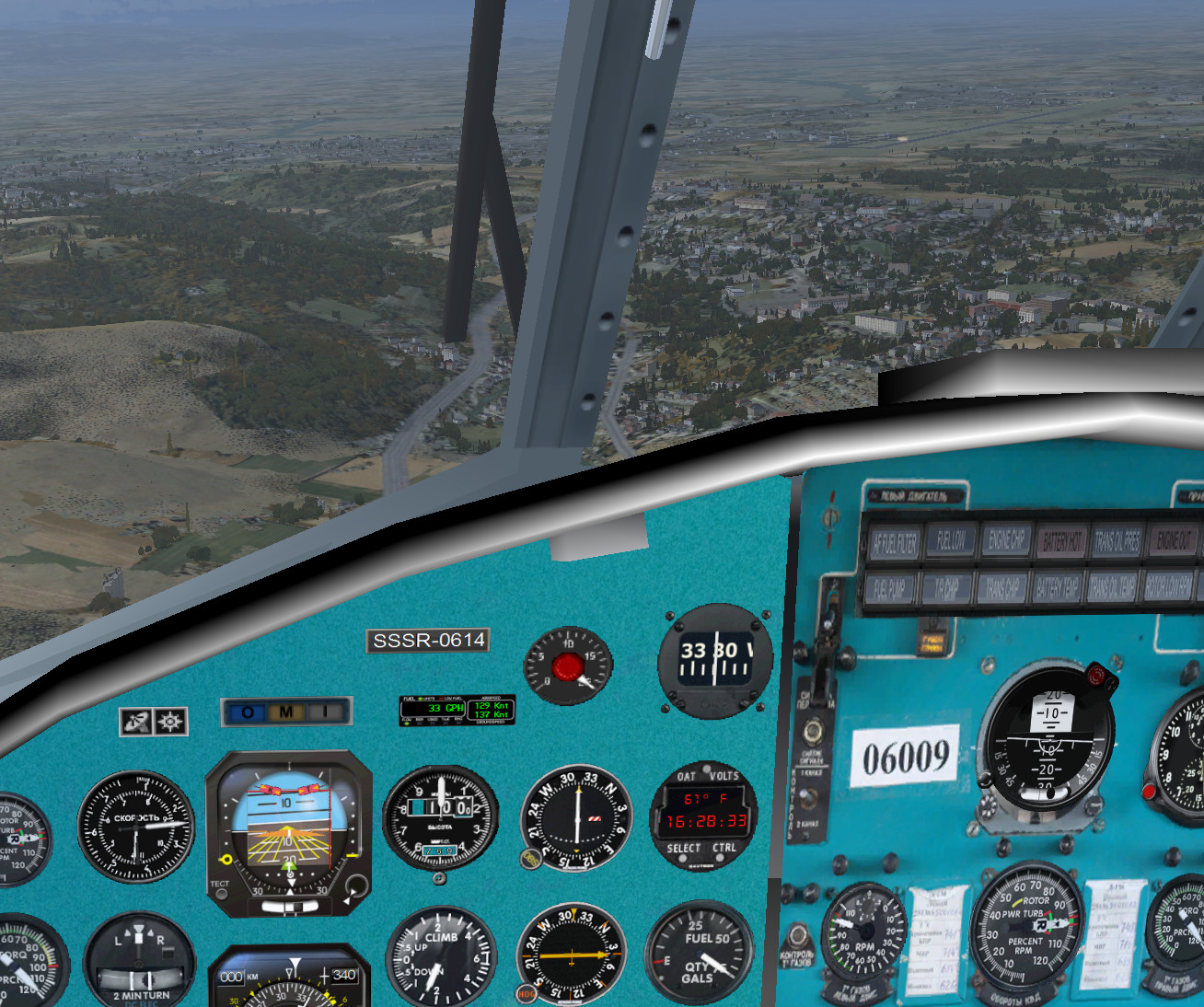
Task: Click the red knob on the standby attitude indicator
Action: 1096,677
